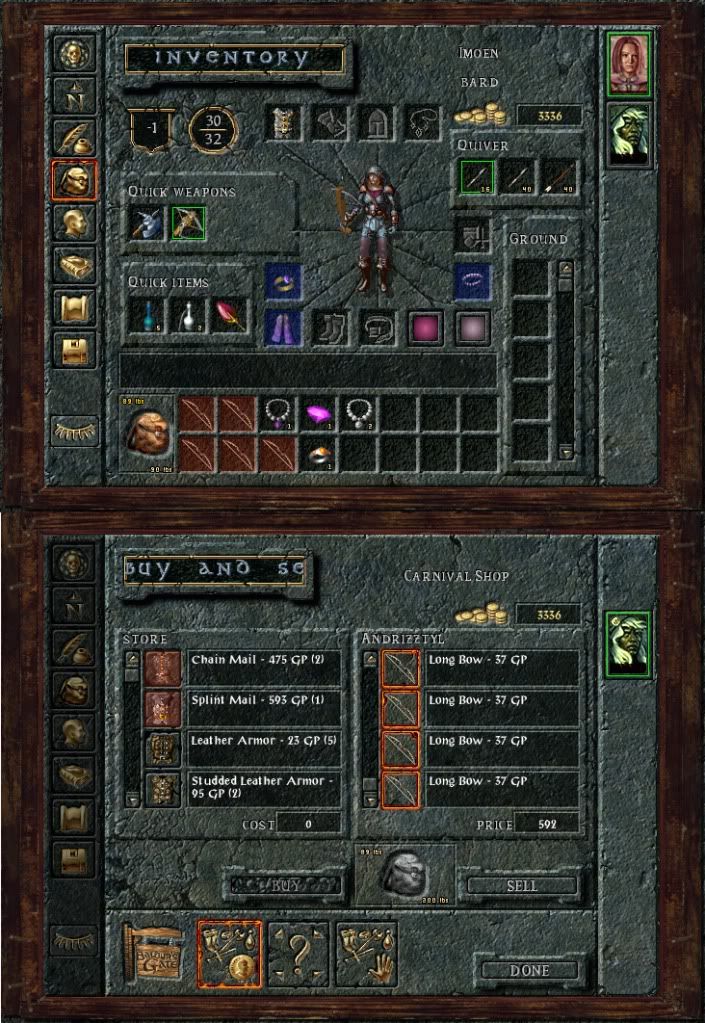Viewport: 705px width, 1023px height.
Task: Click the Baldur's Gate signpost icon
Action: point(153,955)
